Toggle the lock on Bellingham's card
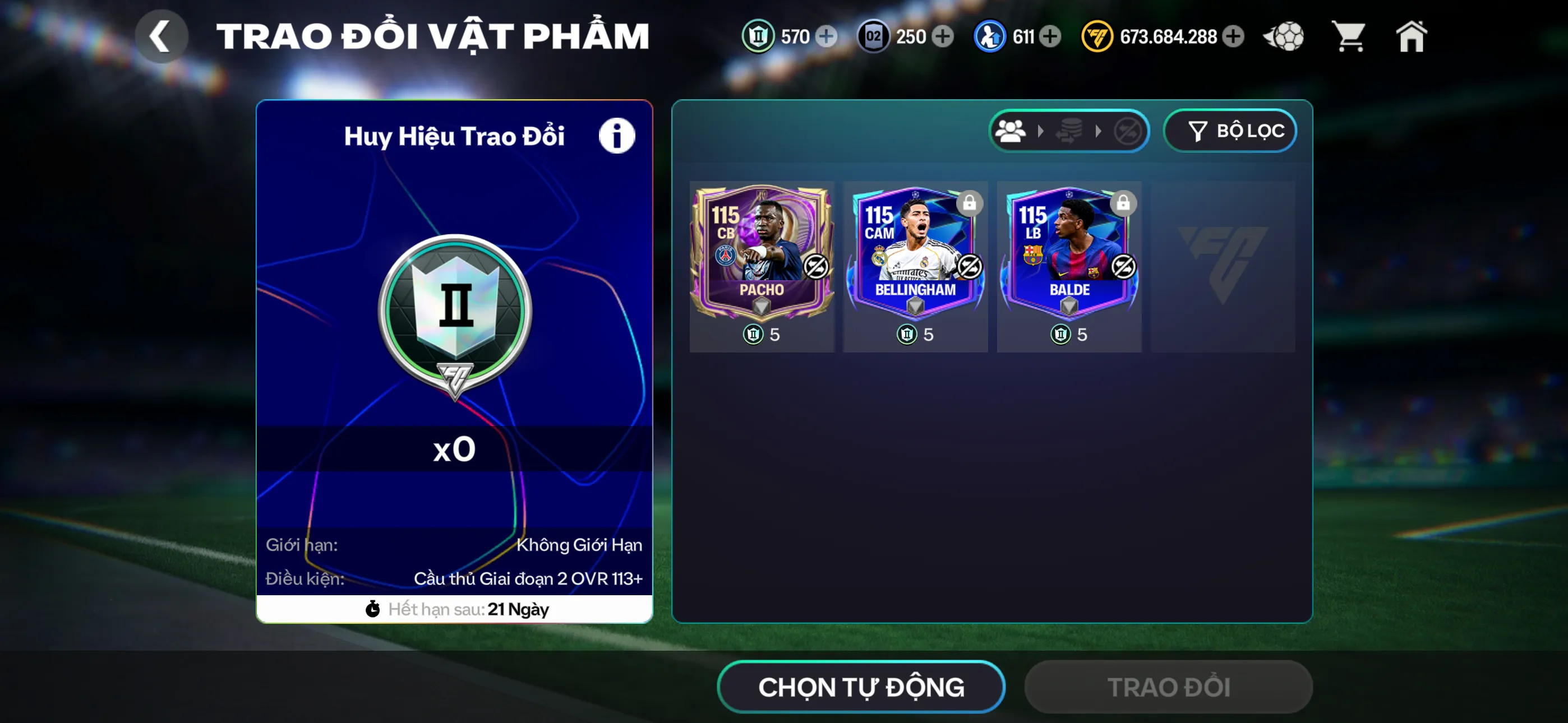Screen dimensions: 1568x723 point(970,204)
